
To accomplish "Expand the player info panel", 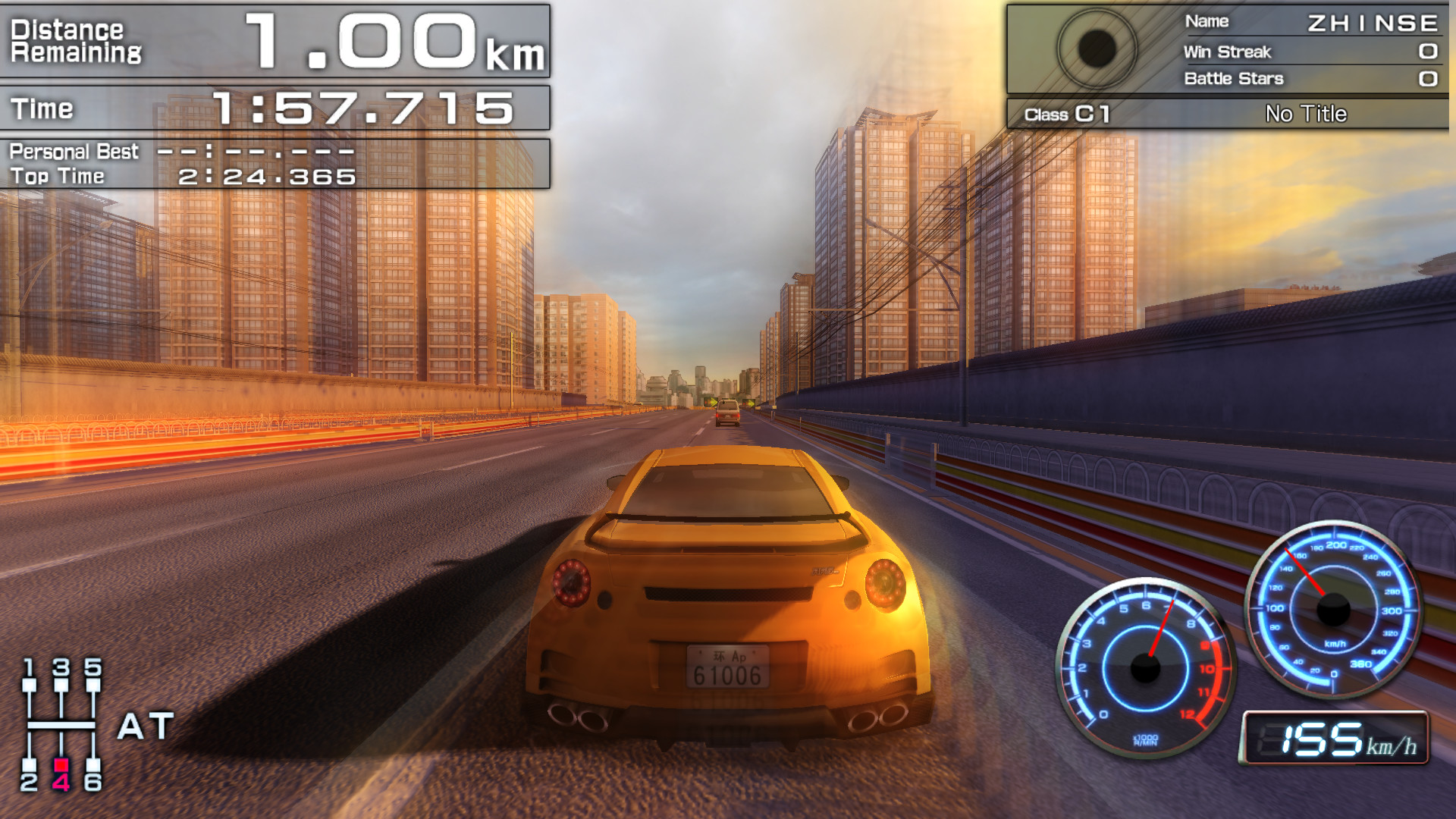I will pyautogui.click(x=1228, y=53).
